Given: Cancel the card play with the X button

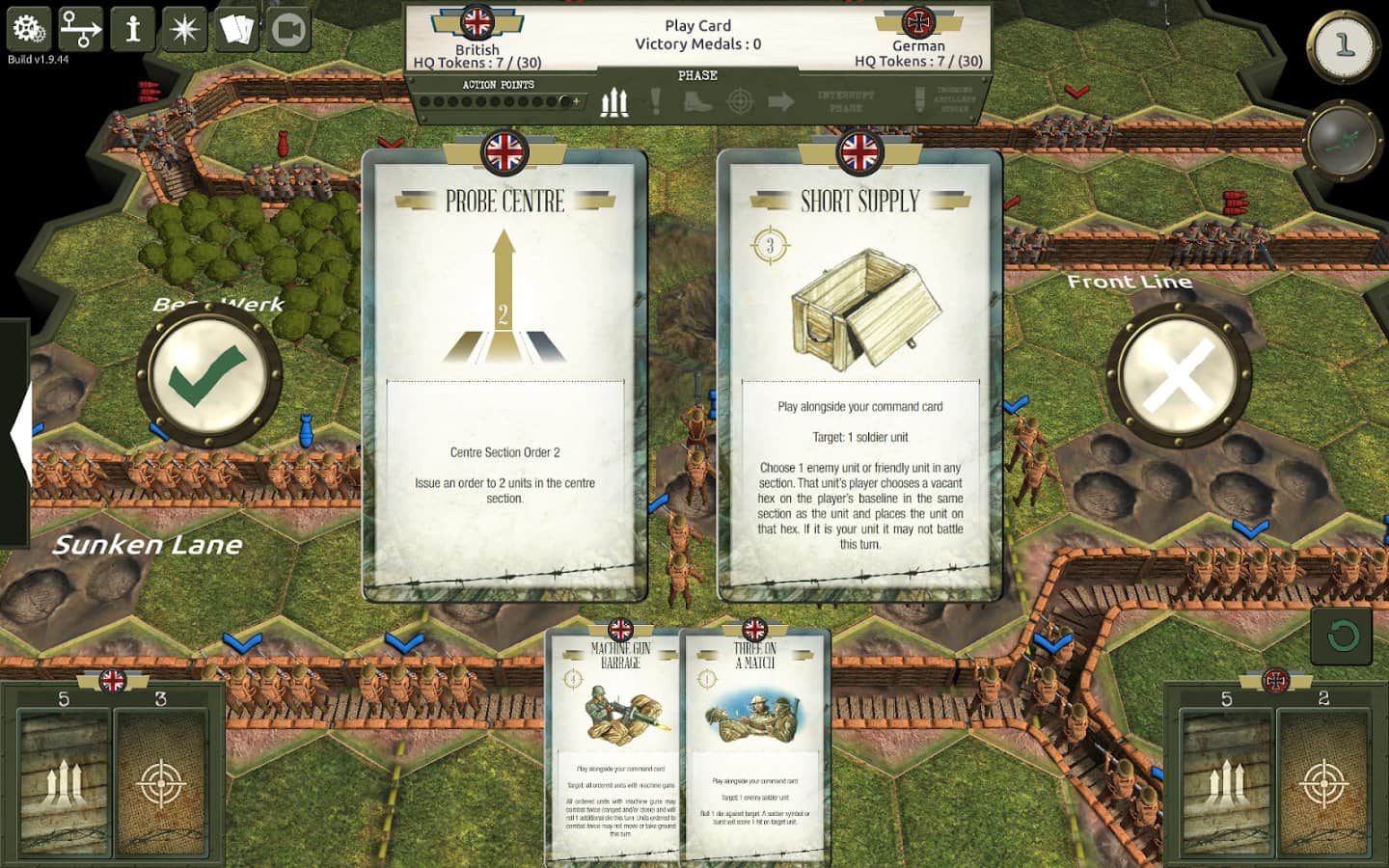Looking at the screenshot, I should click(x=1178, y=374).
